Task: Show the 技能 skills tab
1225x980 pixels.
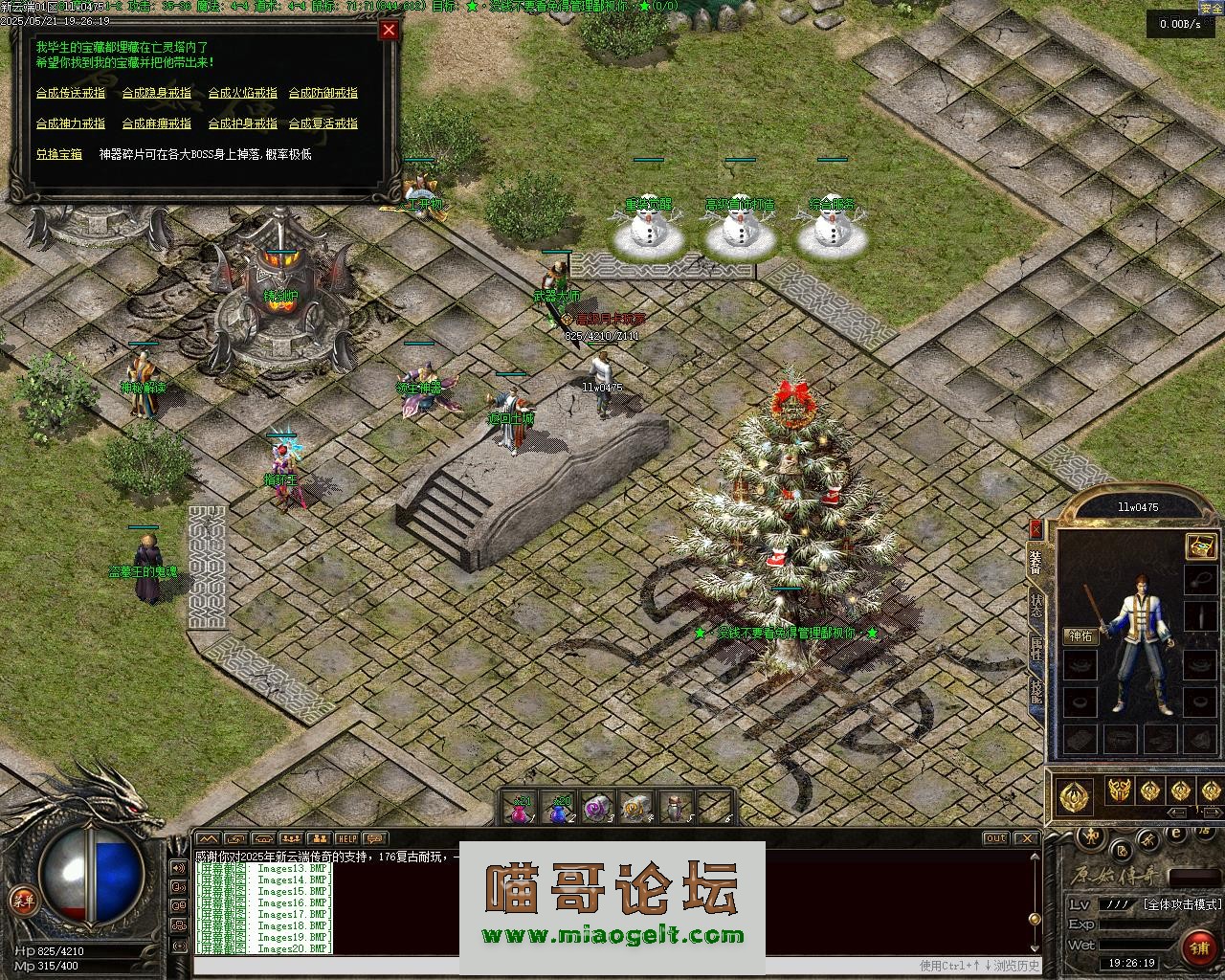Action: pyautogui.click(x=1036, y=691)
